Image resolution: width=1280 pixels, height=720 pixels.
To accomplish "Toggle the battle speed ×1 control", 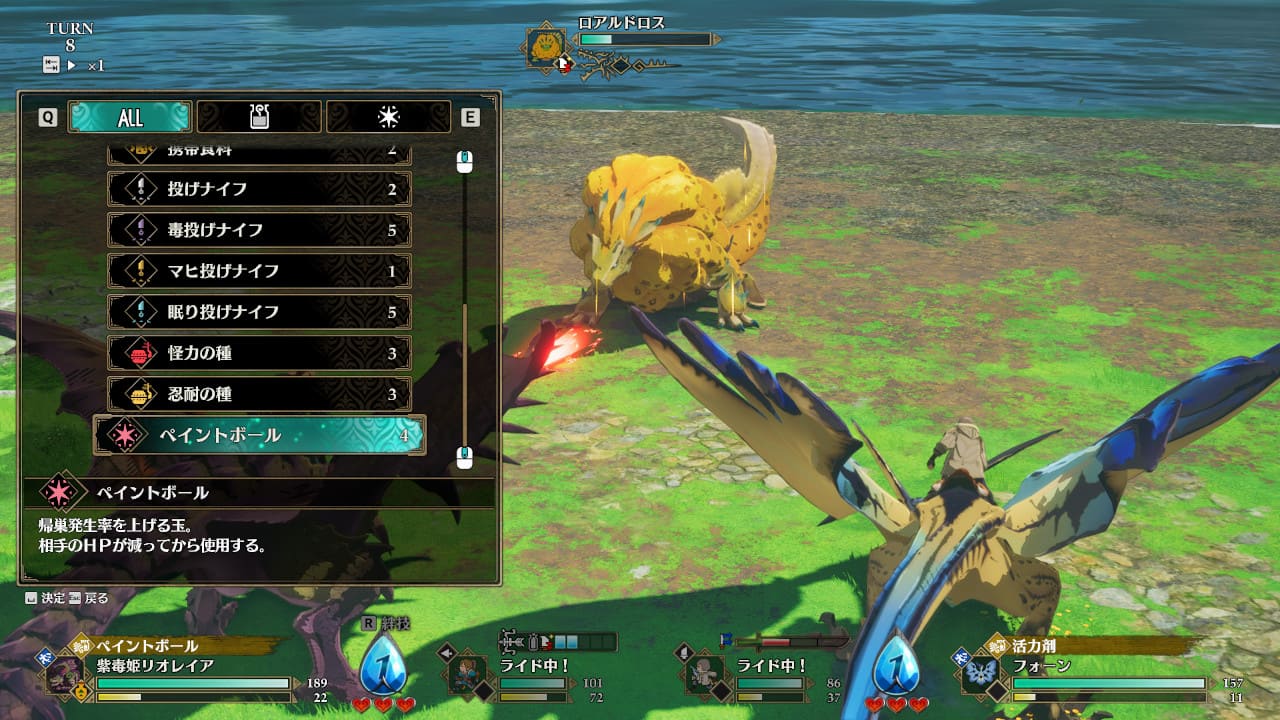I will [74, 65].
